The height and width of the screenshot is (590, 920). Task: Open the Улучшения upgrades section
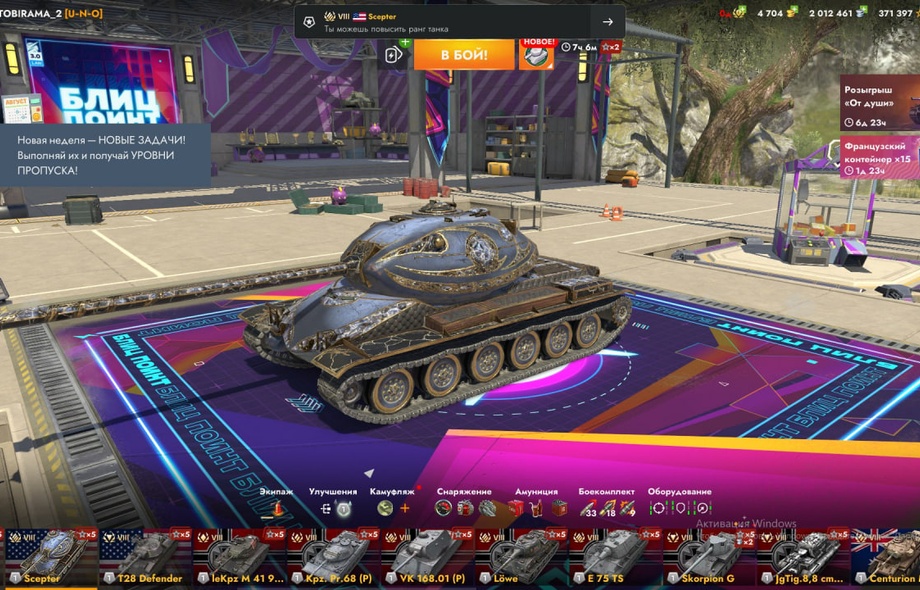334,508
